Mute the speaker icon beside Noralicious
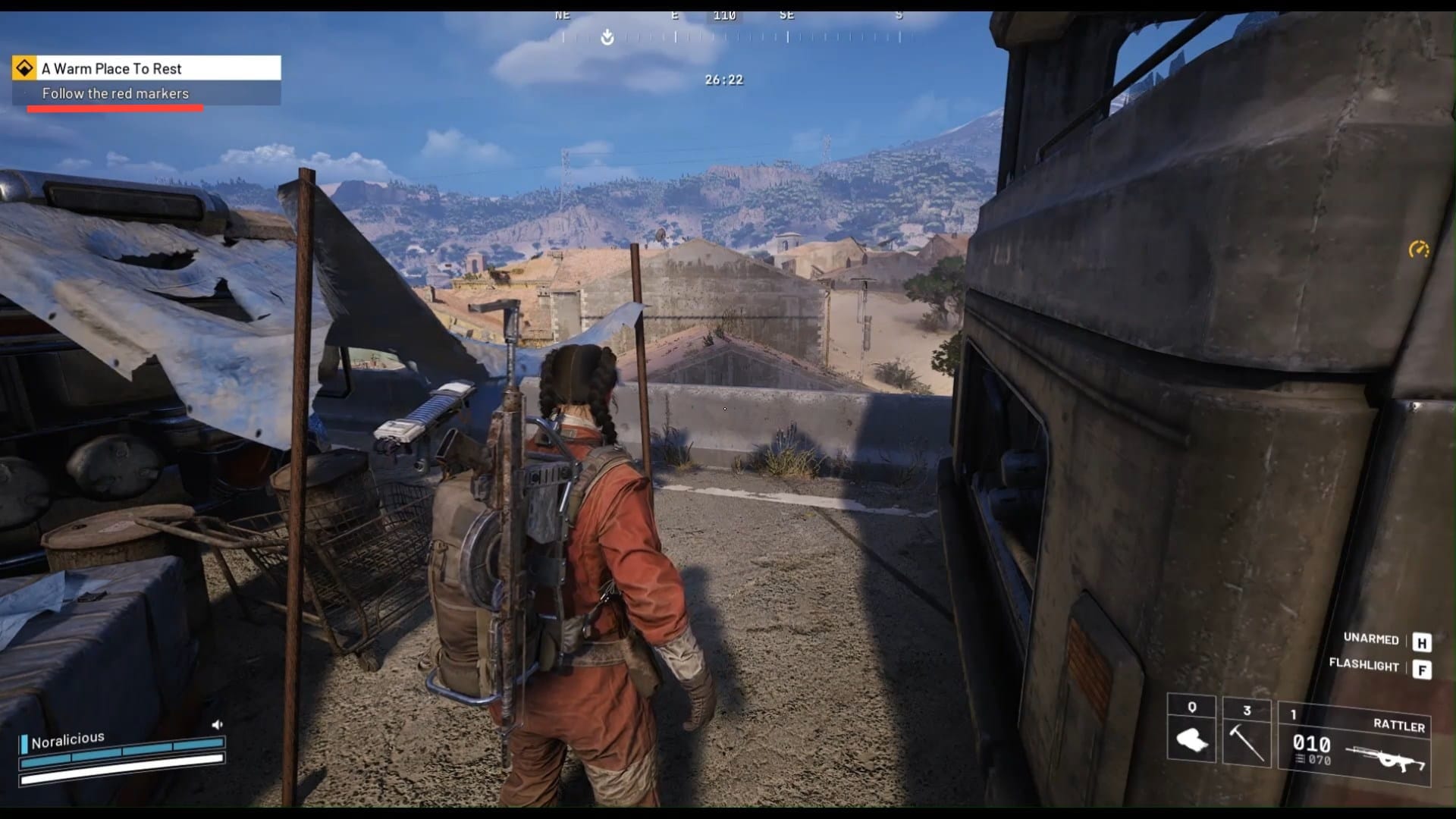The width and height of the screenshot is (1456, 819). [218, 724]
